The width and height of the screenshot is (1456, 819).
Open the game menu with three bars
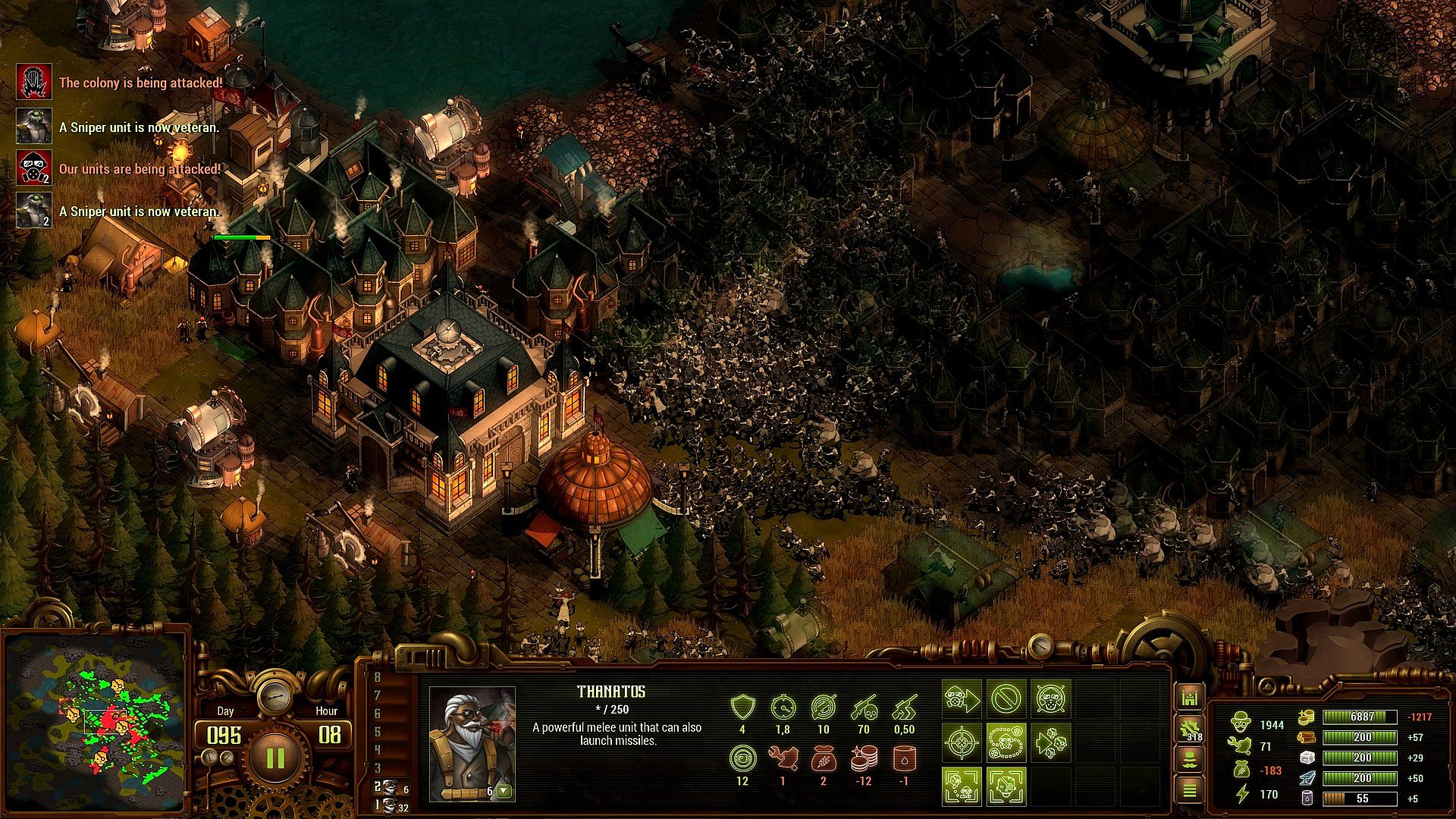1189,790
